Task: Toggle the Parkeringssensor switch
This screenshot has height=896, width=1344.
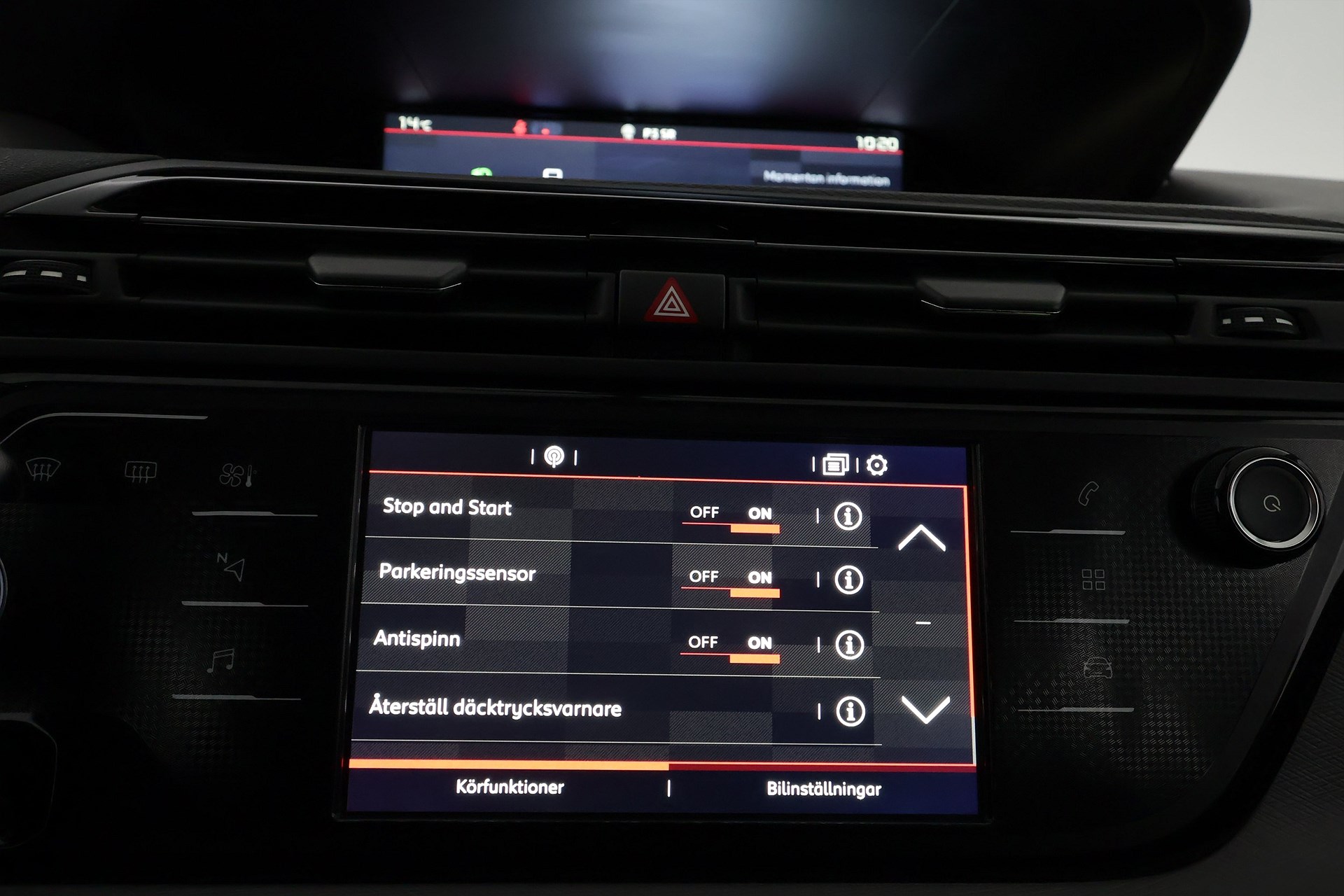Action: [x=731, y=581]
